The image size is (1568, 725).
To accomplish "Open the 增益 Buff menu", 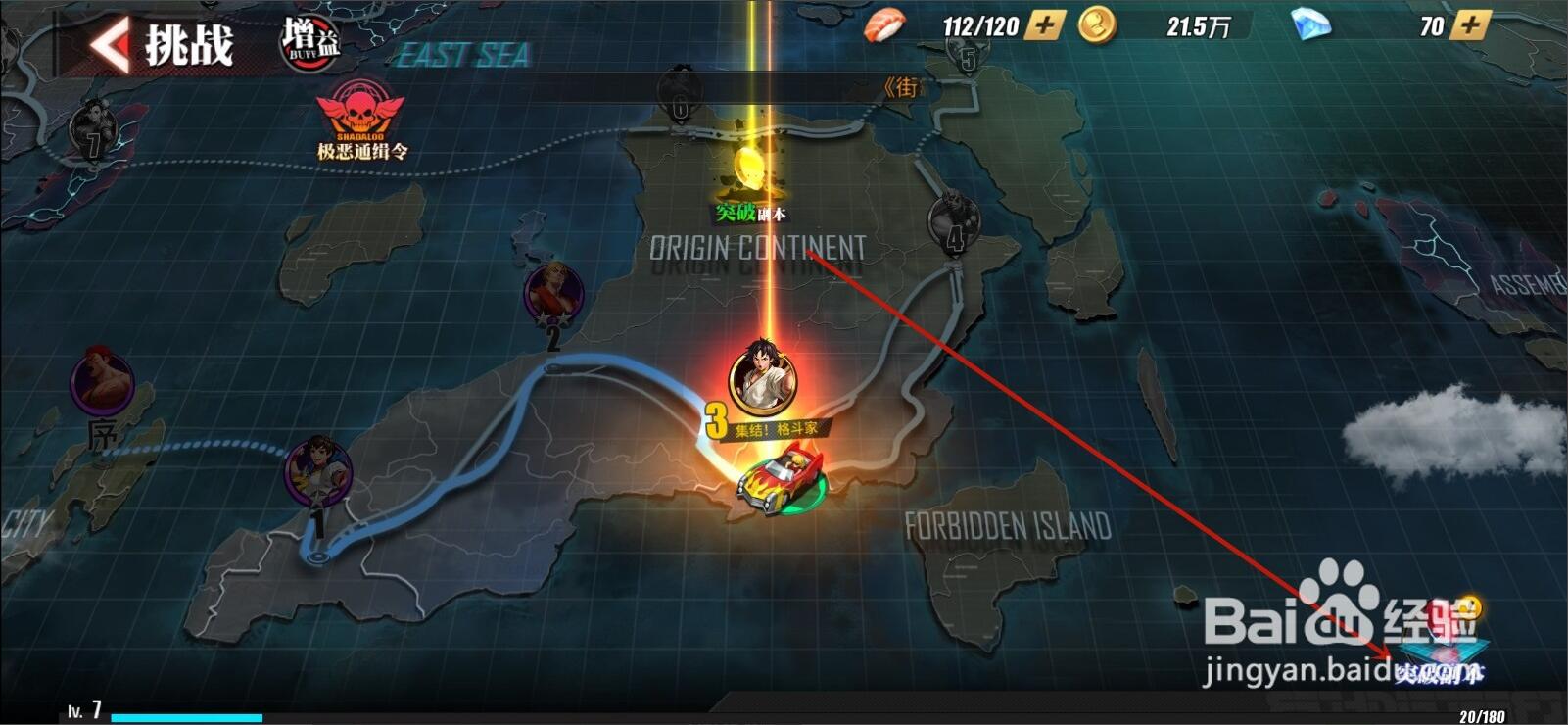I will point(310,44).
